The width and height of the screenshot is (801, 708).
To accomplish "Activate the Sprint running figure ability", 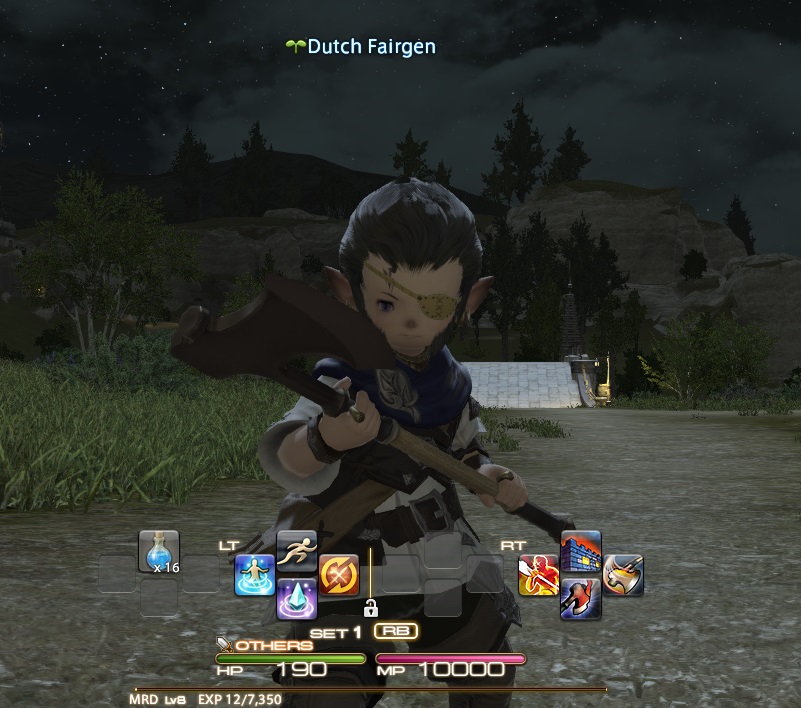I will (297, 551).
